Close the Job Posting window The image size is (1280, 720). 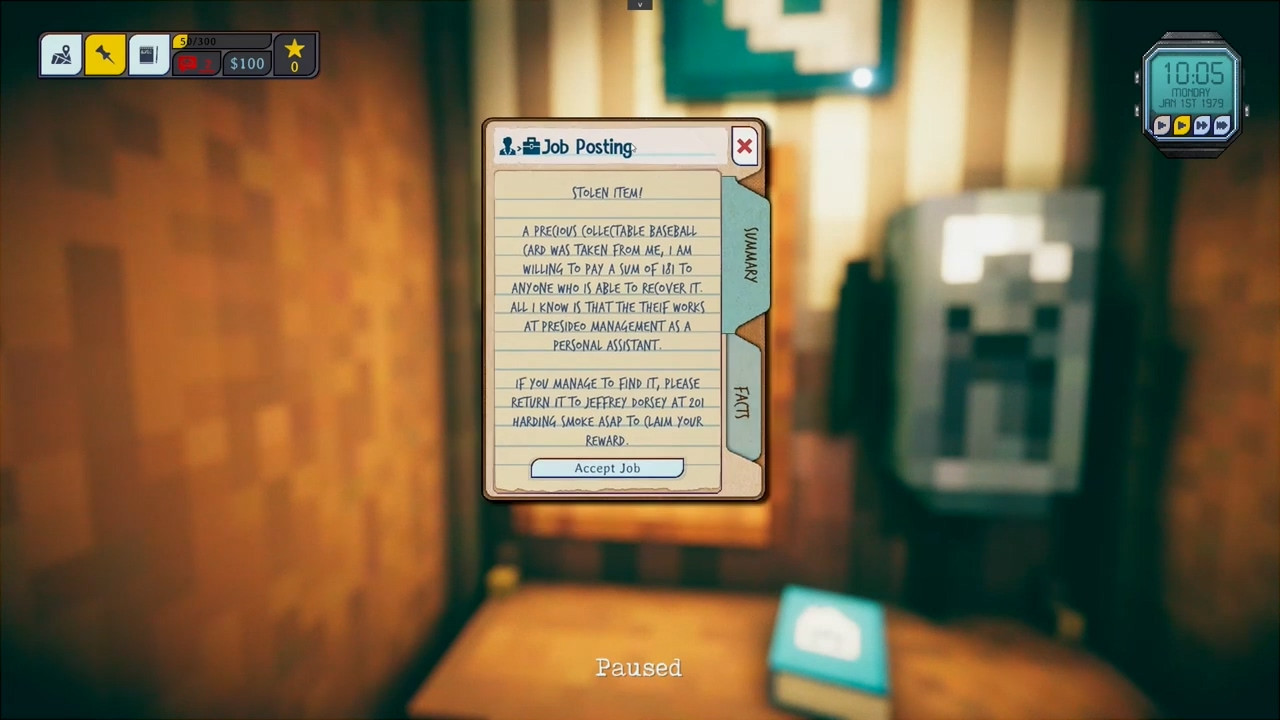744,147
